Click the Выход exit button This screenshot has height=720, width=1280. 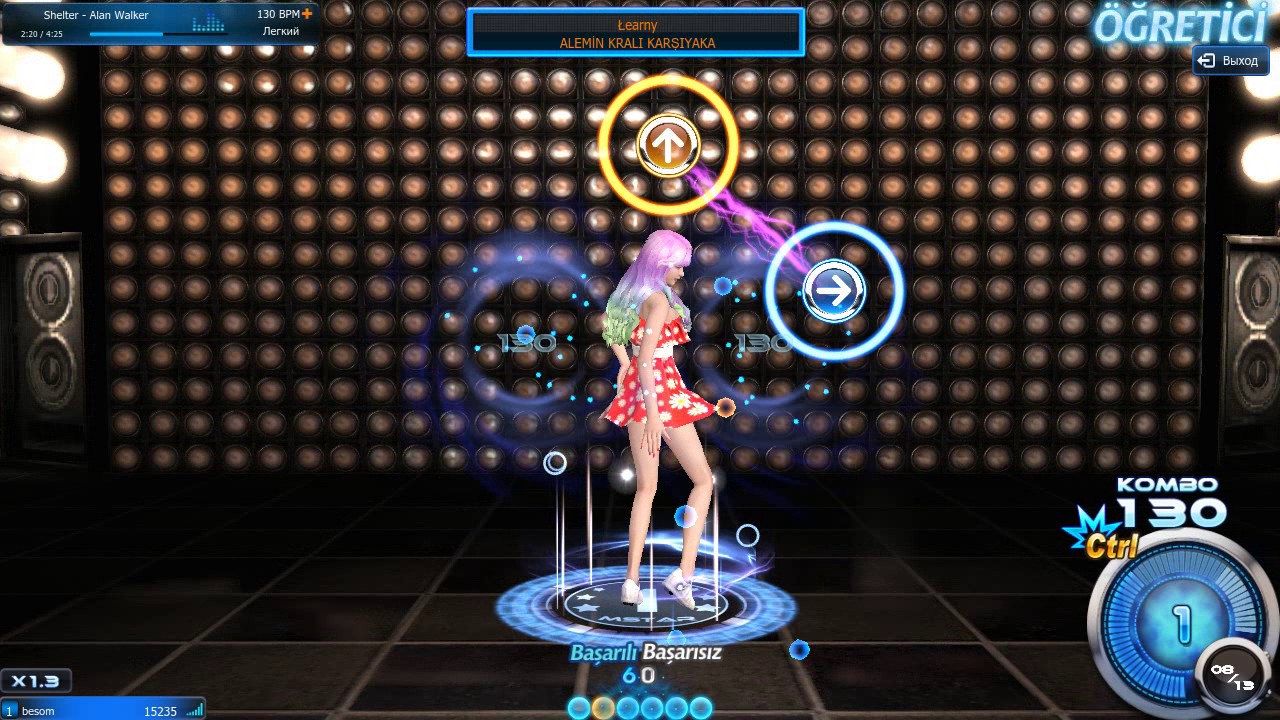point(1230,61)
